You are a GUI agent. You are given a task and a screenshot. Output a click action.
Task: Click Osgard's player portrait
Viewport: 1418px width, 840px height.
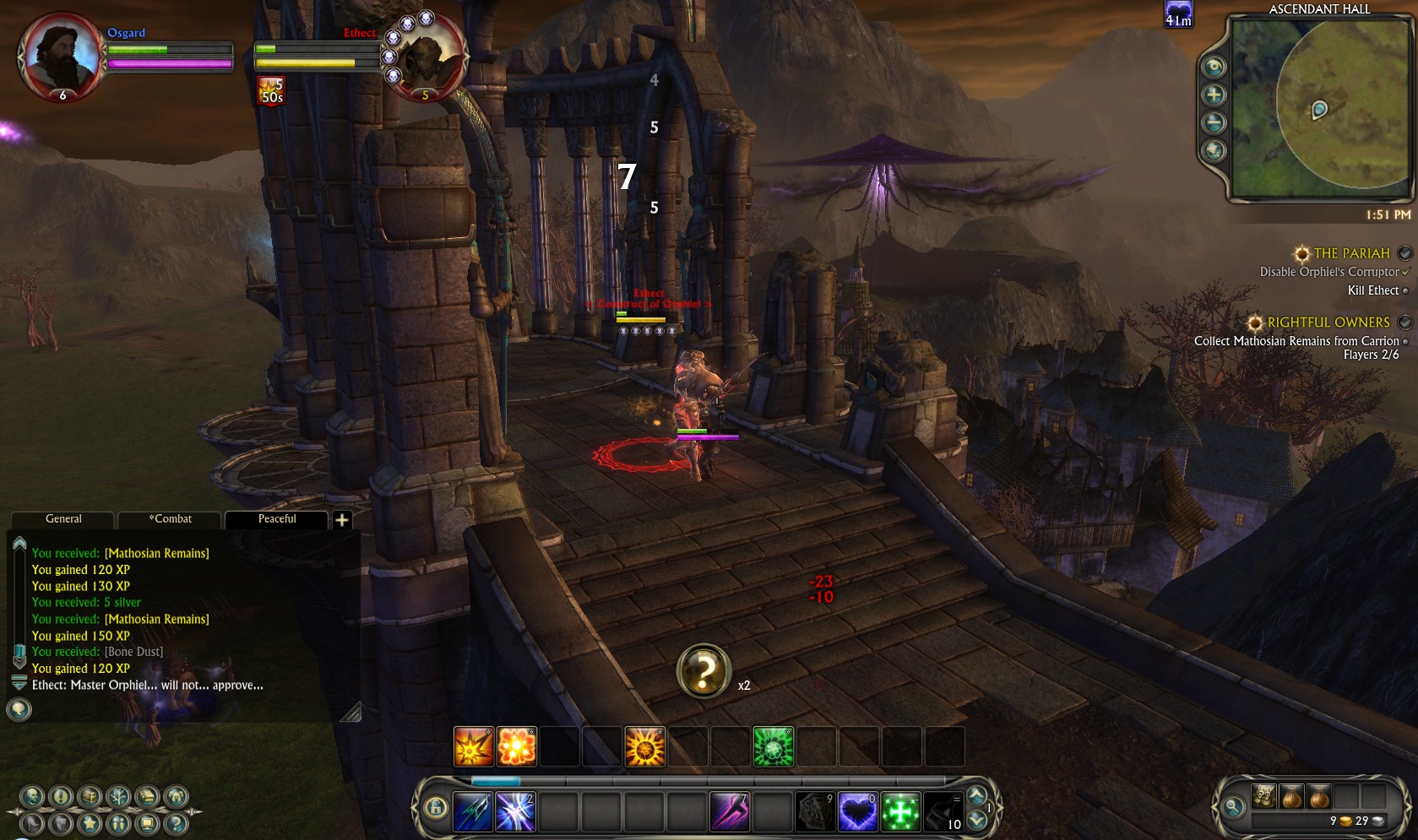pos(61,55)
